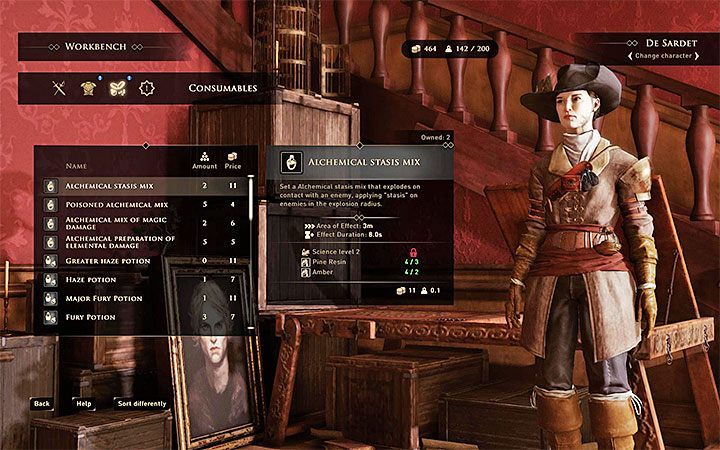Select the Consumables tab icon

pos(116,88)
